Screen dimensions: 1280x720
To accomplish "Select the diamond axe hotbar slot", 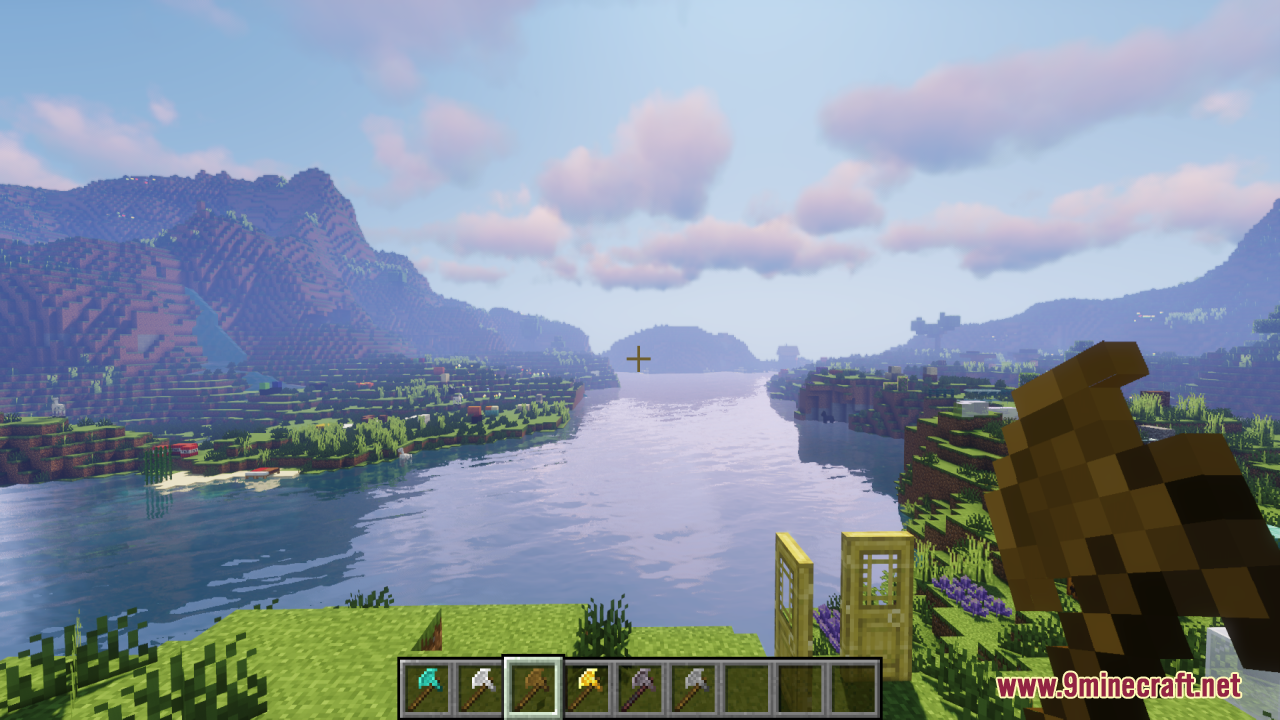I will 426,687.
